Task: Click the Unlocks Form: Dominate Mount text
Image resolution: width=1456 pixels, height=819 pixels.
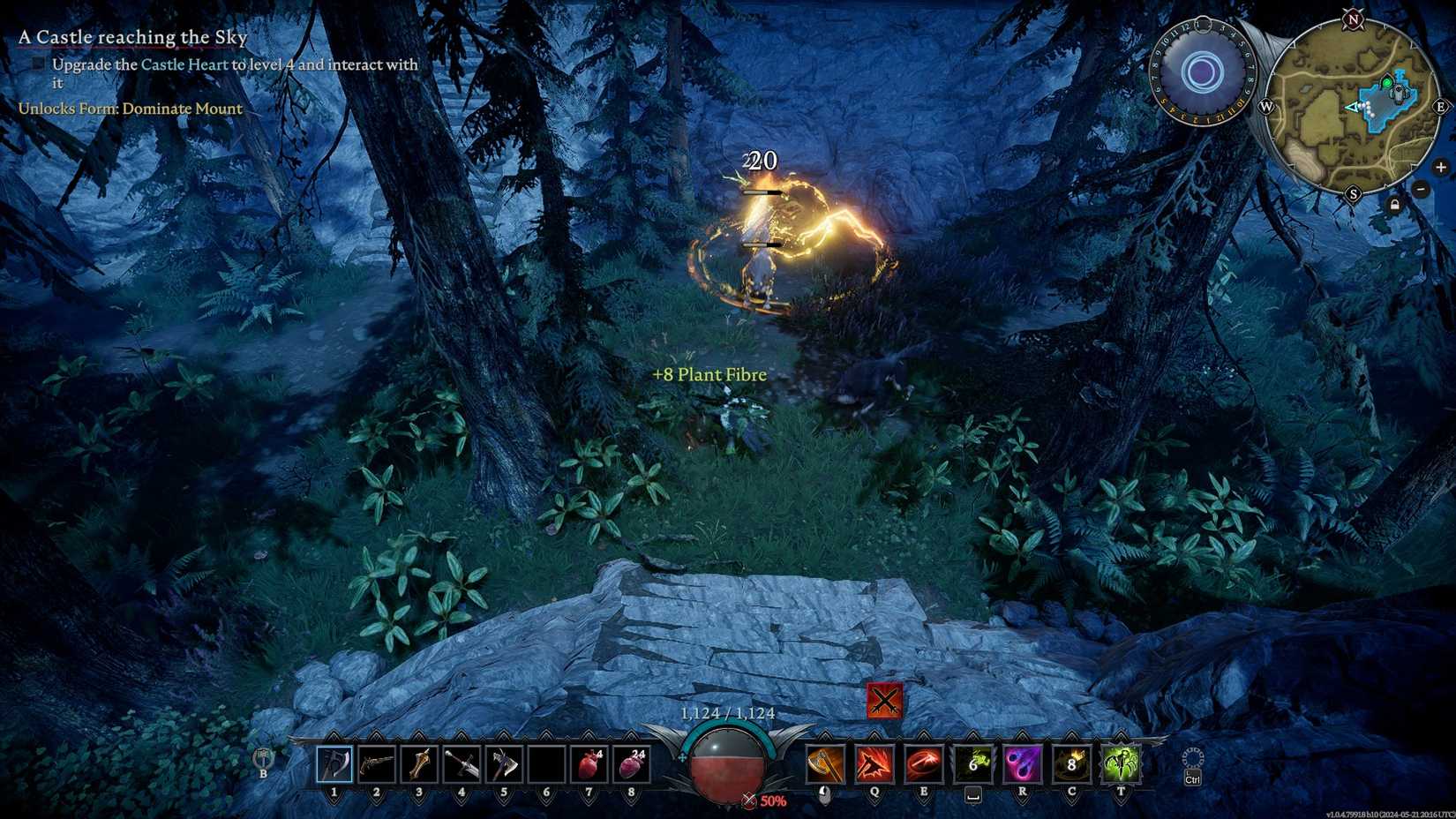Action: 129,109
